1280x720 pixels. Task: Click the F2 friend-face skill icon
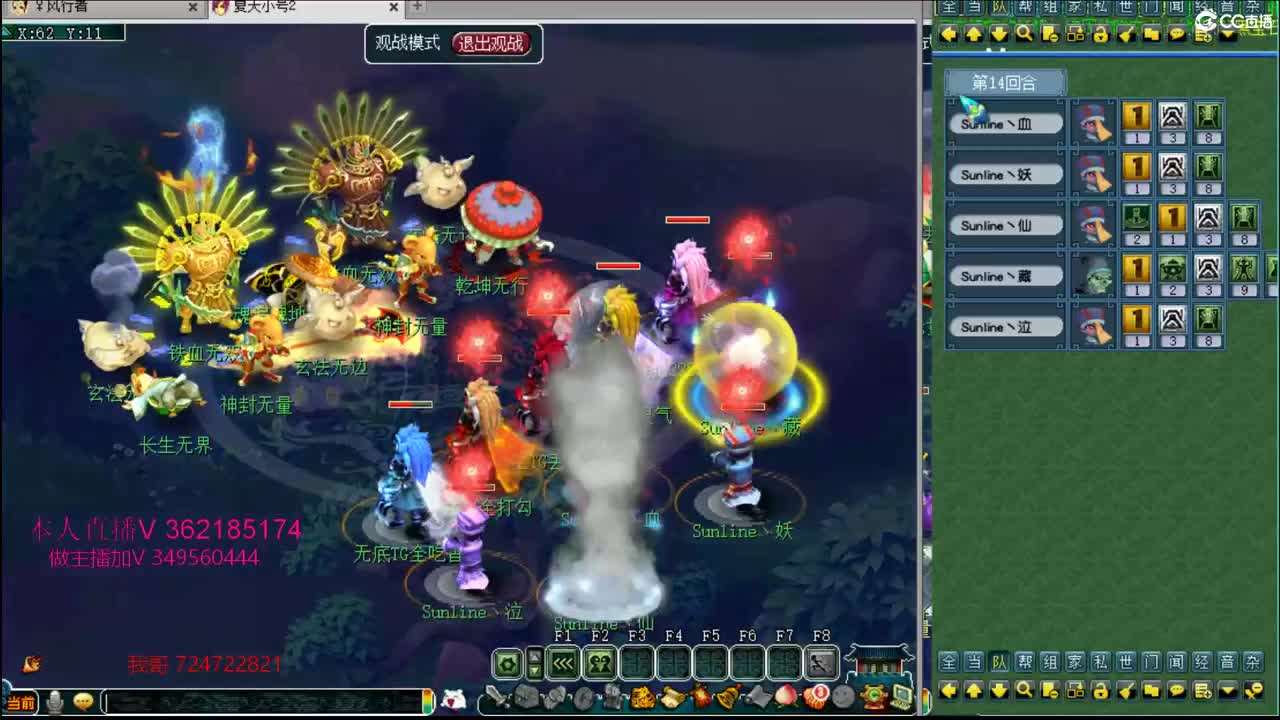pyautogui.click(x=598, y=662)
